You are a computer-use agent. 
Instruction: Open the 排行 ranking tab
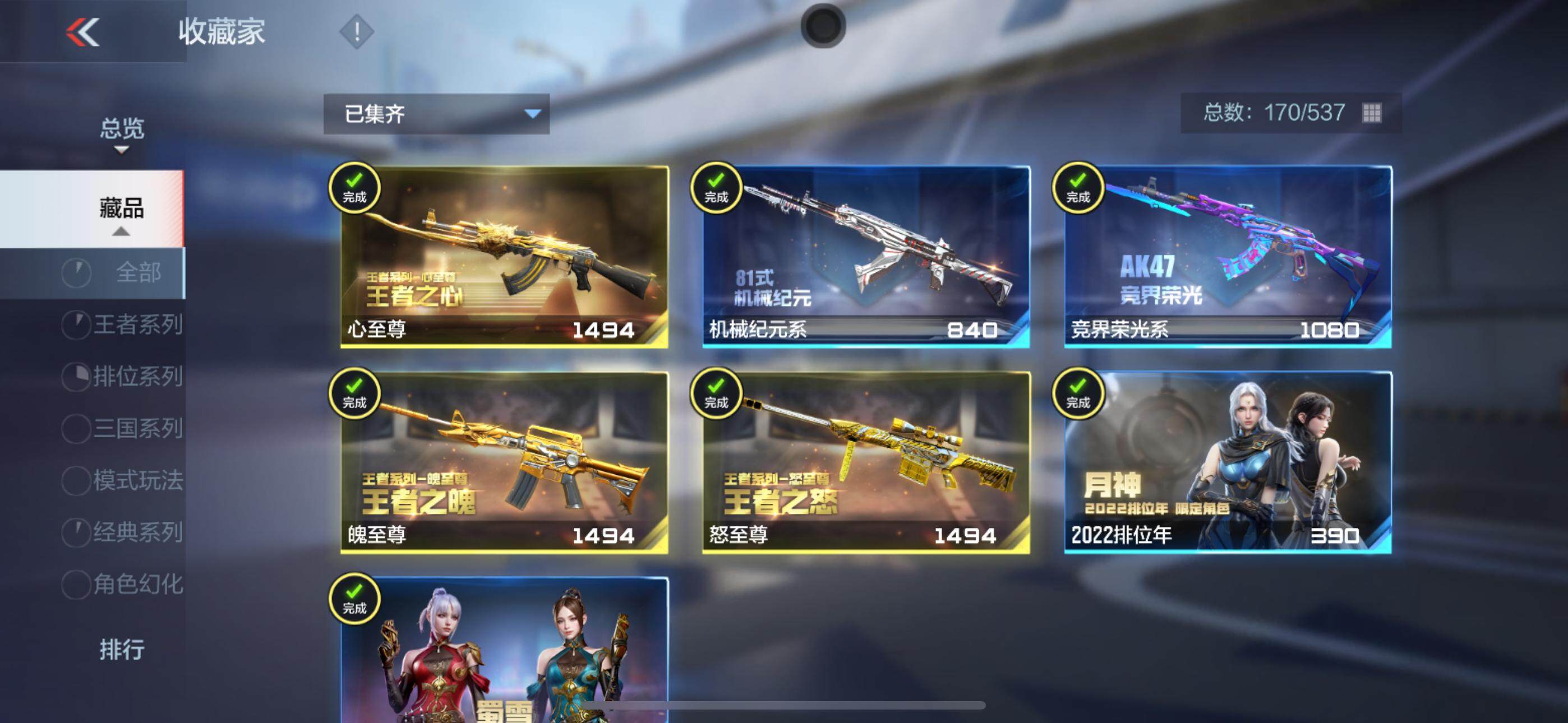click(122, 650)
